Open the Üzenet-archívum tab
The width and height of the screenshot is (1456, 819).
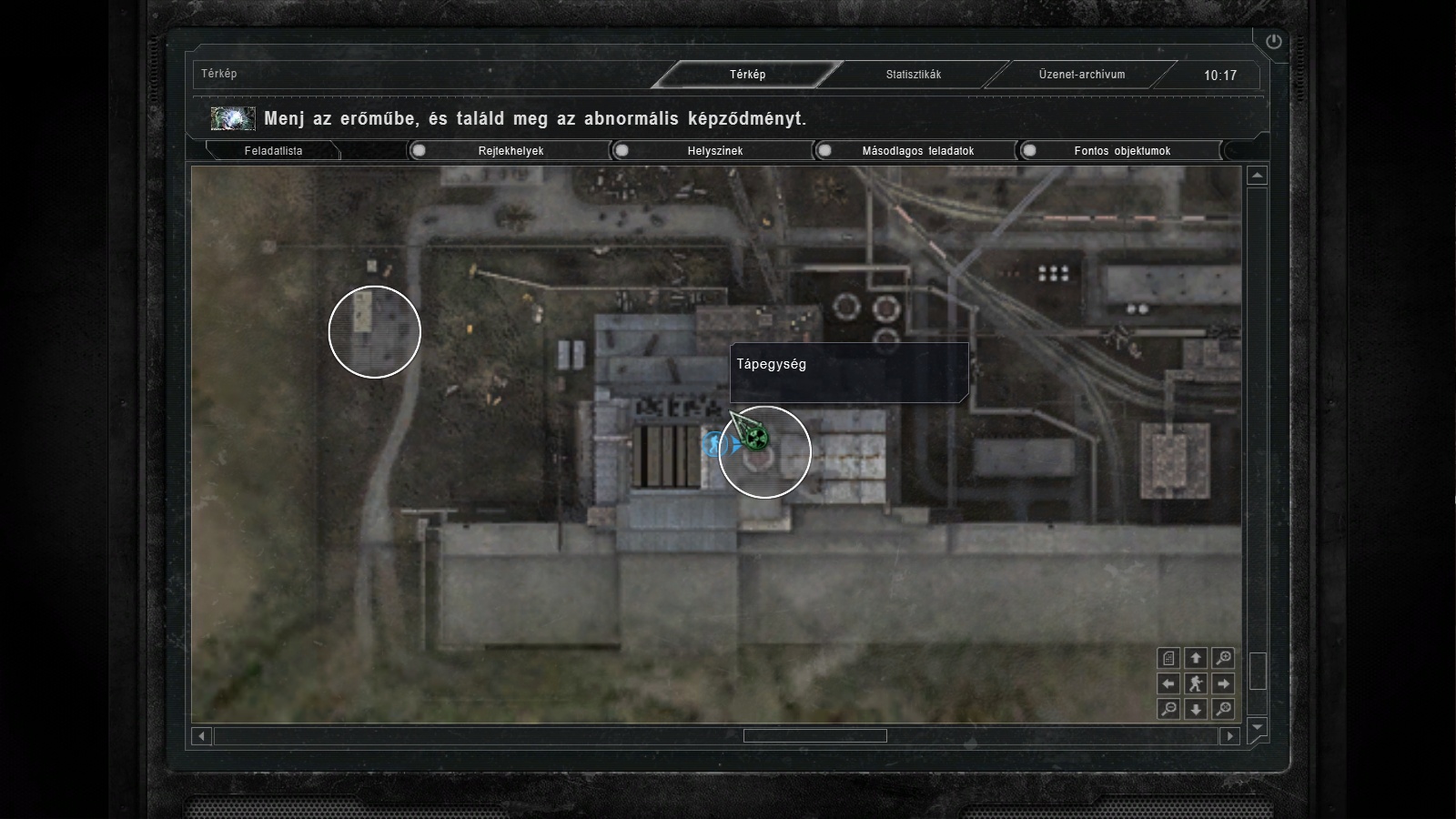pos(1081,75)
